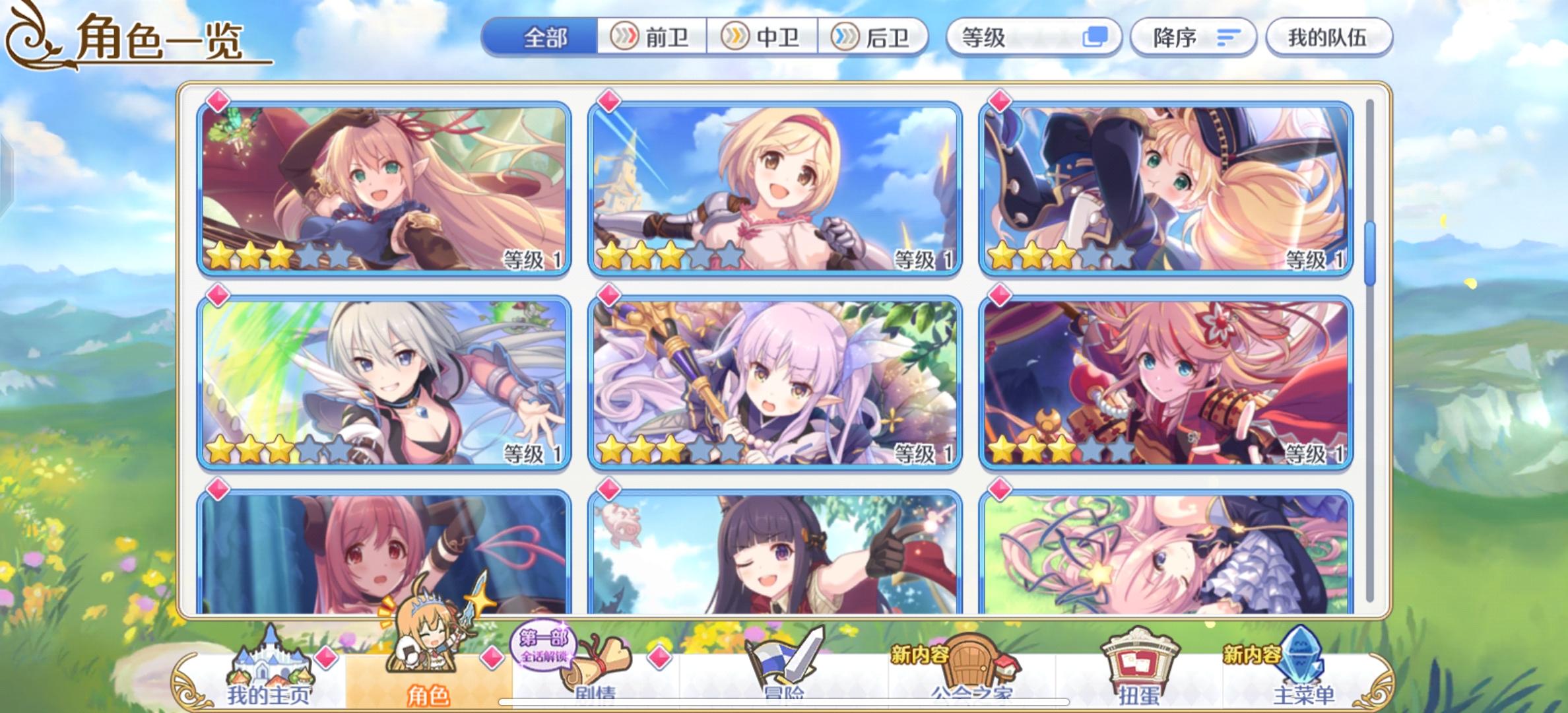
Task: Select the 全部 tab to show all characters
Action: (541, 38)
